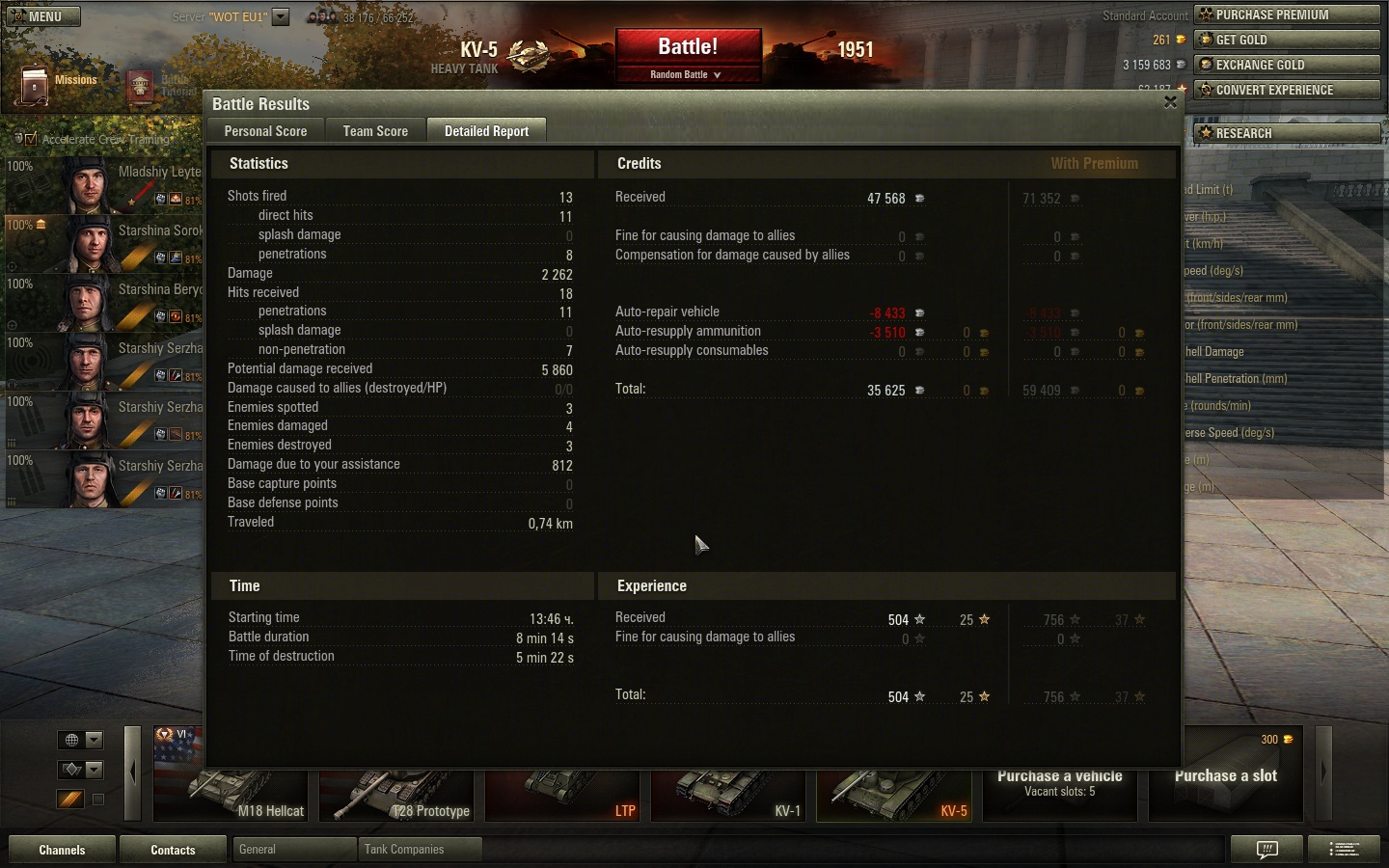This screenshot has width=1389, height=868.
Task: Open the Random Battle mode dropdown
Action: 687,74
